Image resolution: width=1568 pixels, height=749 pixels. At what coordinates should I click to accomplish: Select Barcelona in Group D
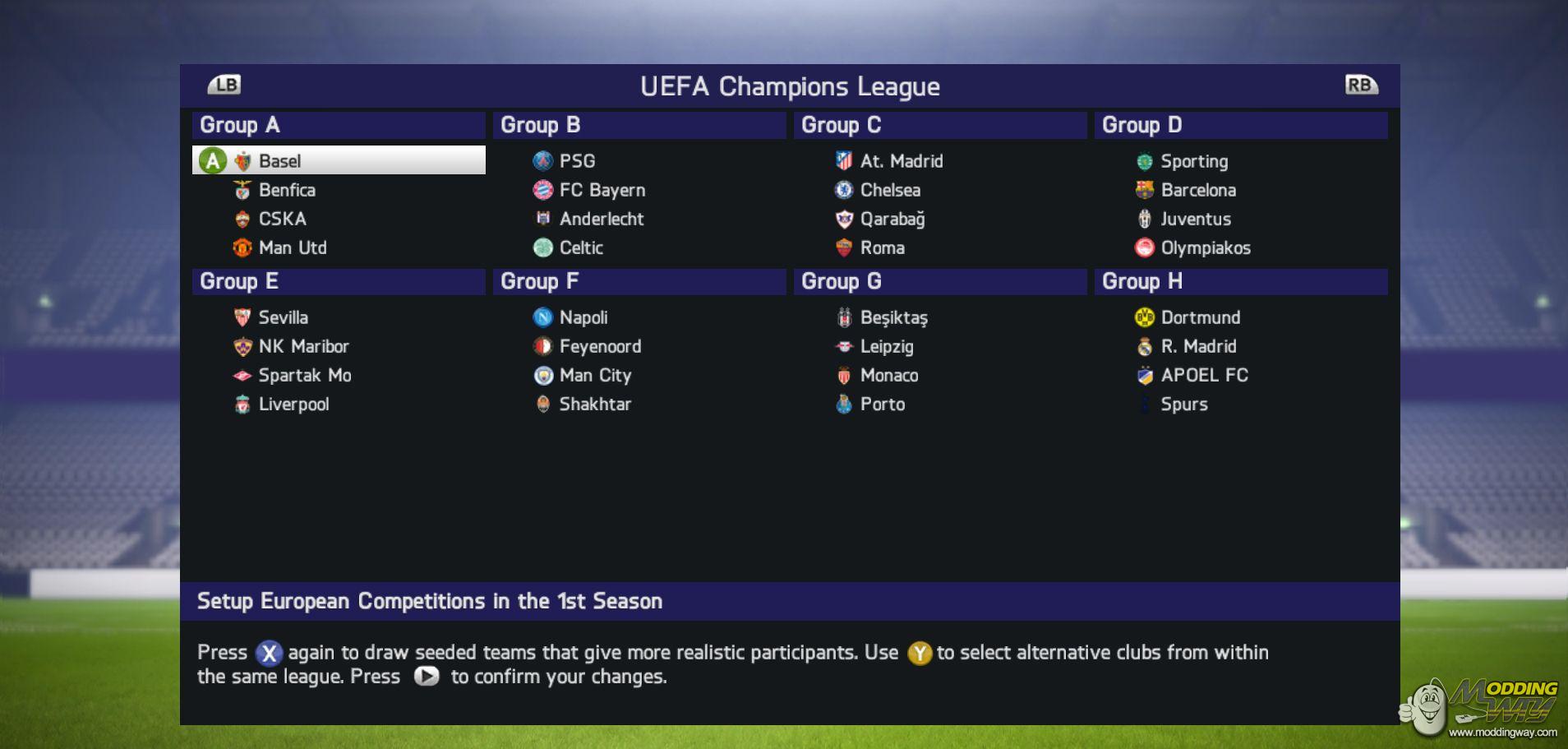click(x=1197, y=190)
